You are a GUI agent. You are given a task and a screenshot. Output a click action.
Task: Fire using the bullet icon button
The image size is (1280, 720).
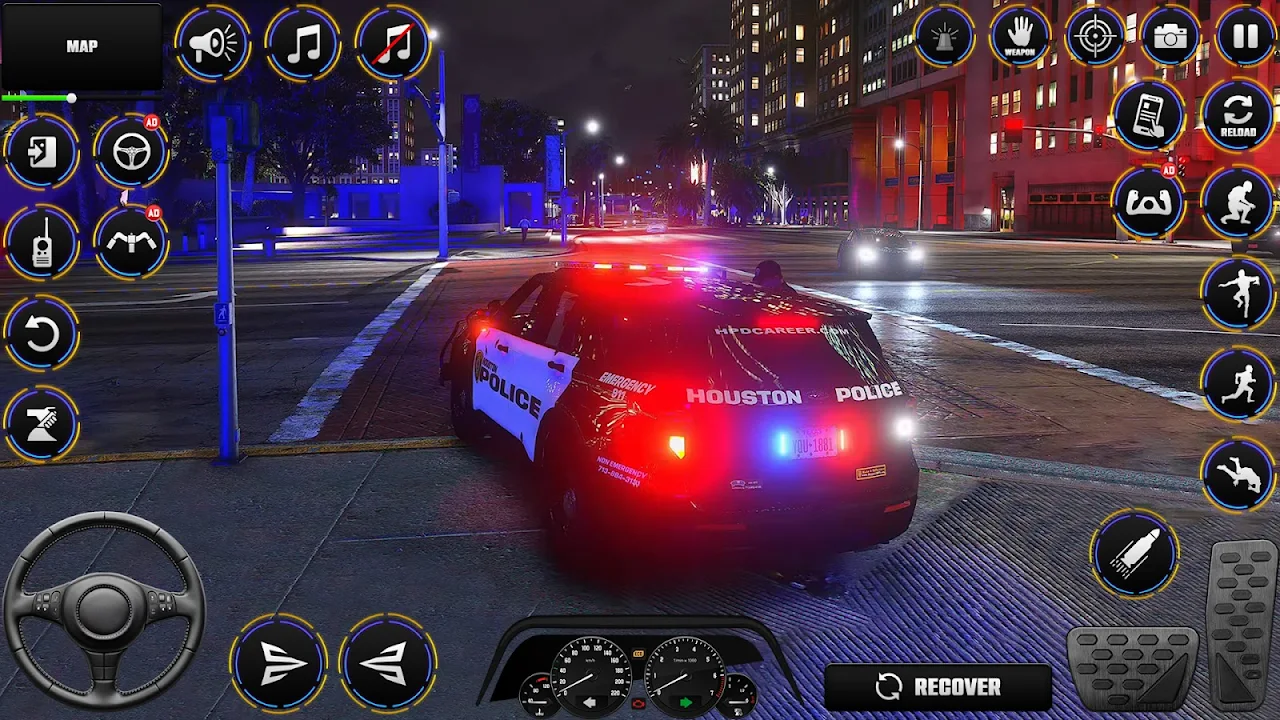click(x=1134, y=553)
